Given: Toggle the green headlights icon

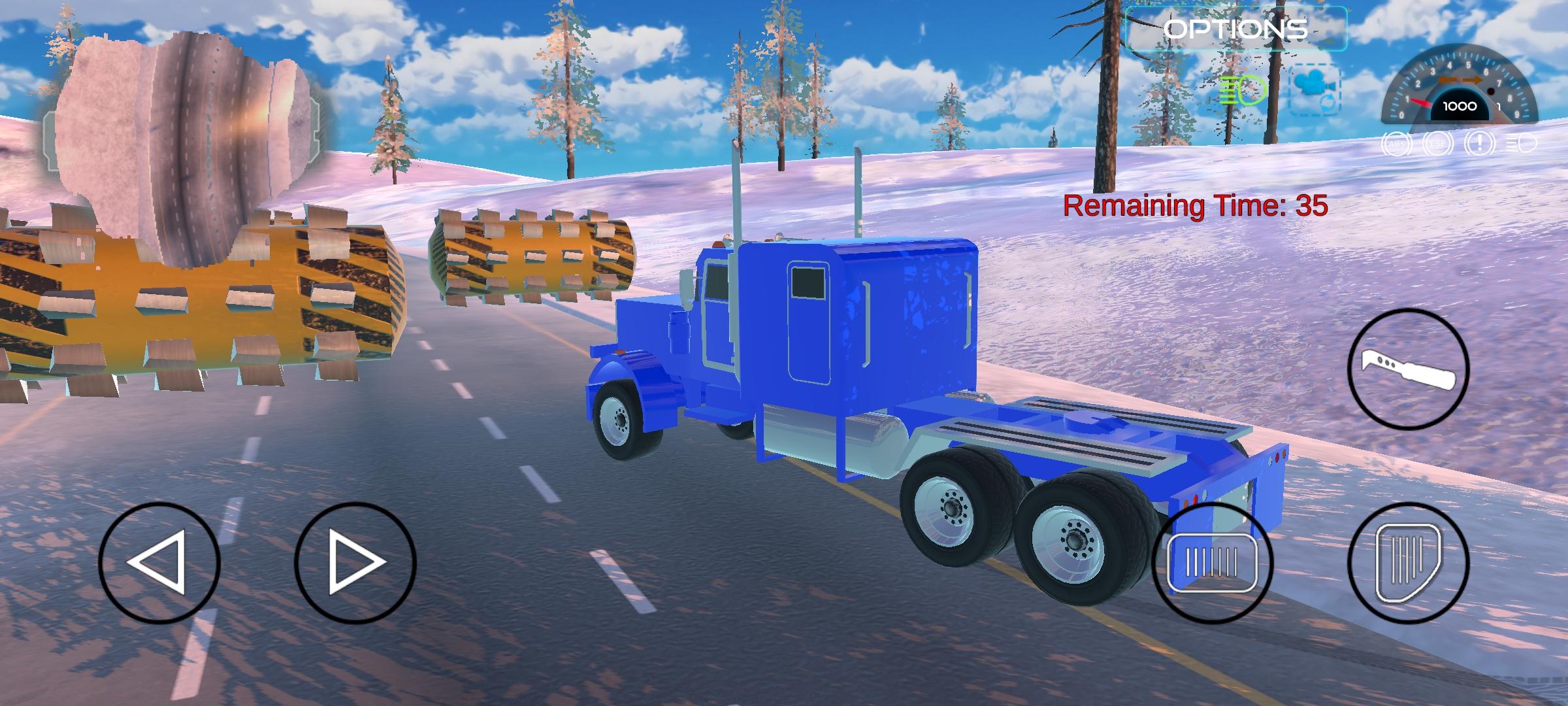Looking at the screenshot, I should point(1243,90).
